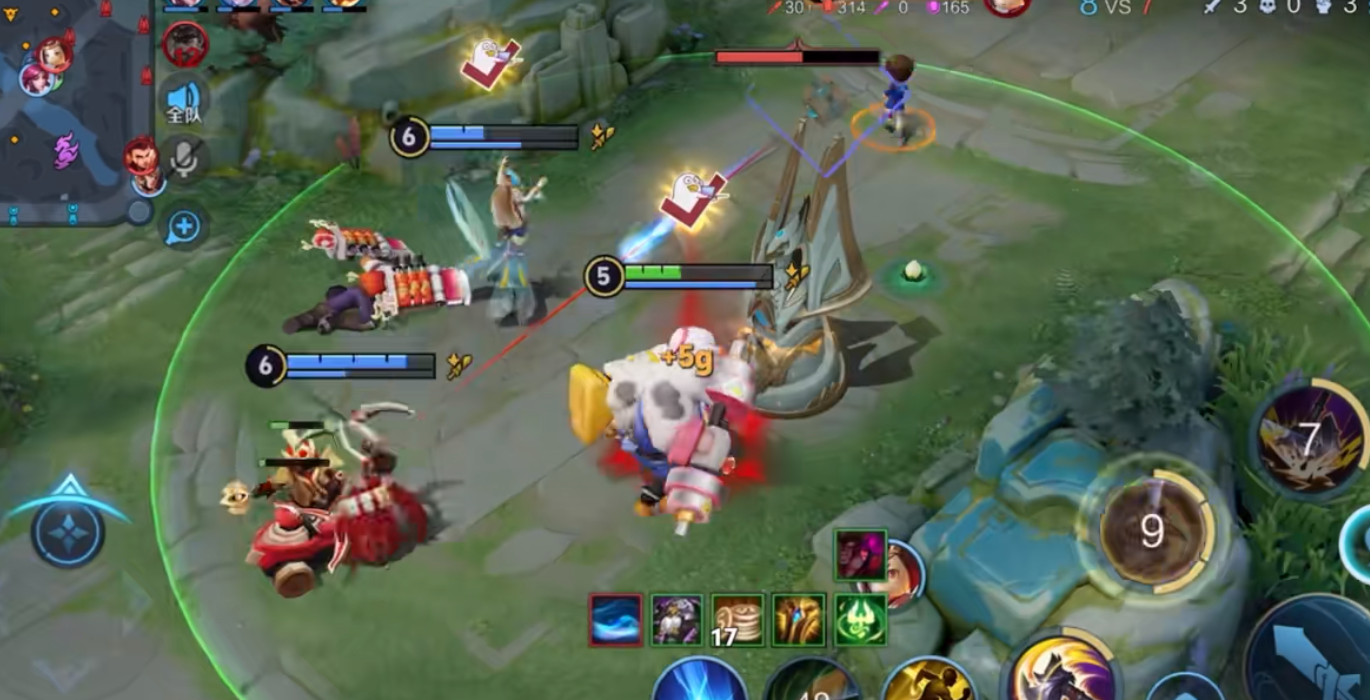Select the golden armor status icon
Screen dimensions: 1370x700
799,620
